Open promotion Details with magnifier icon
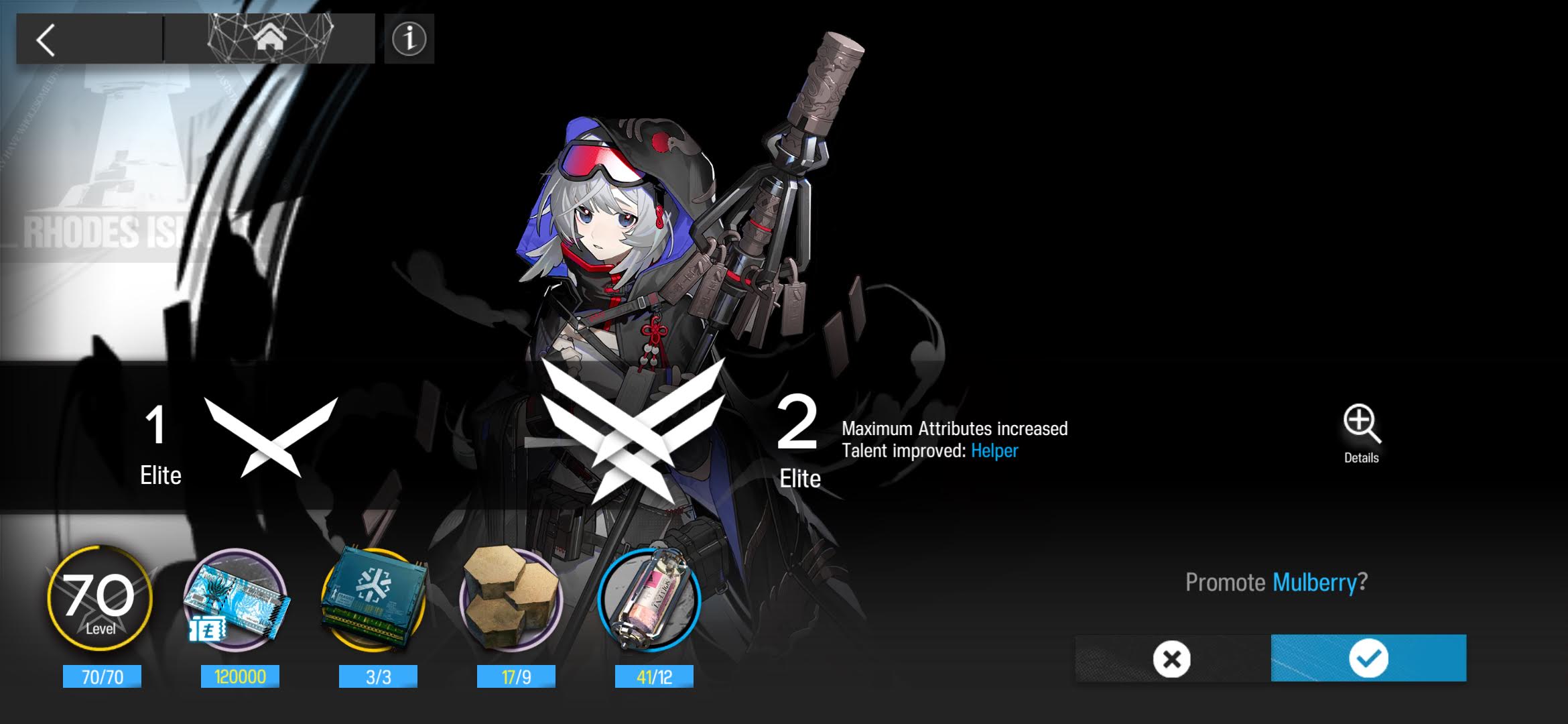Screen dimensions: 1568x724 click(1362, 434)
